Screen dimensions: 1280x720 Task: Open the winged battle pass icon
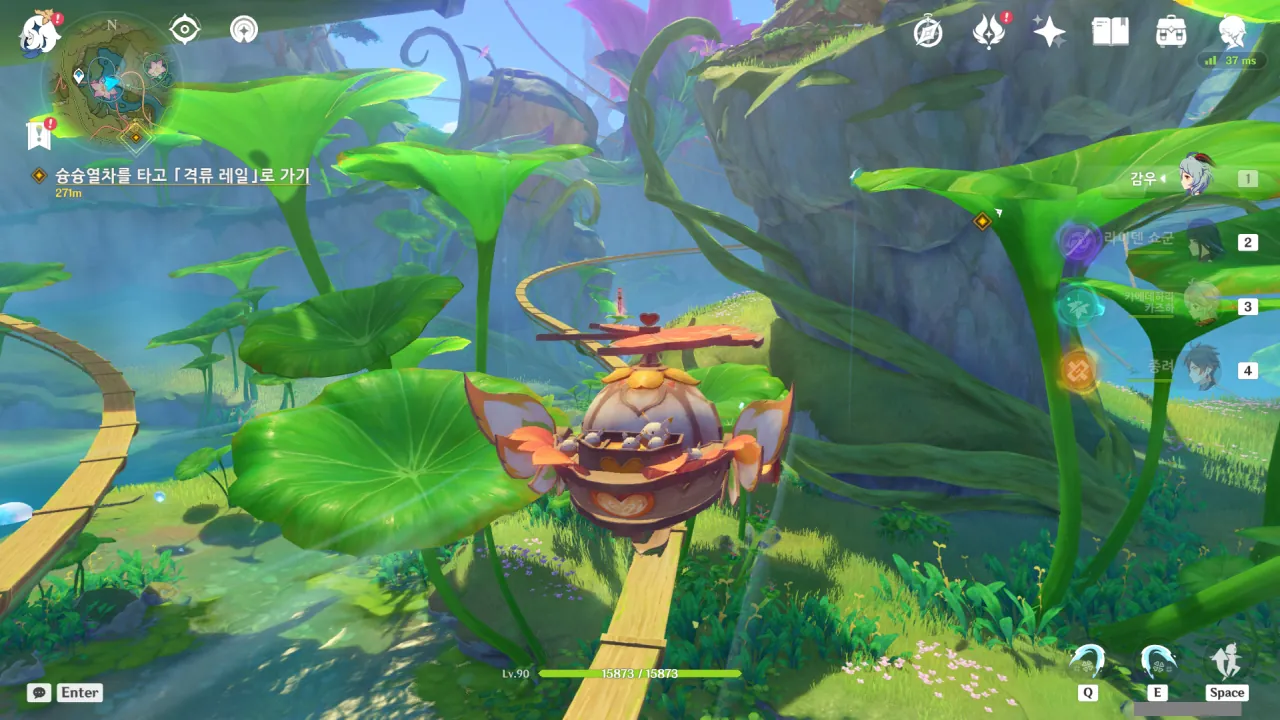pos(989,33)
